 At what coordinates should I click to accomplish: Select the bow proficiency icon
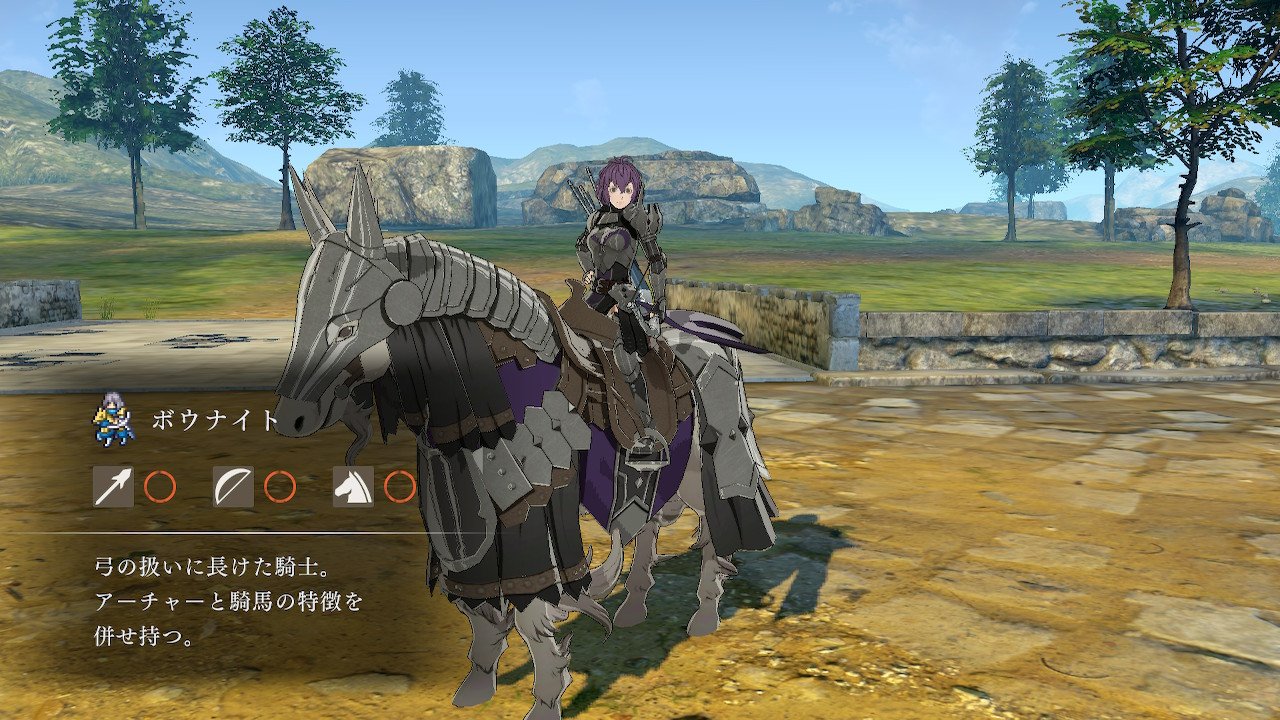233,487
